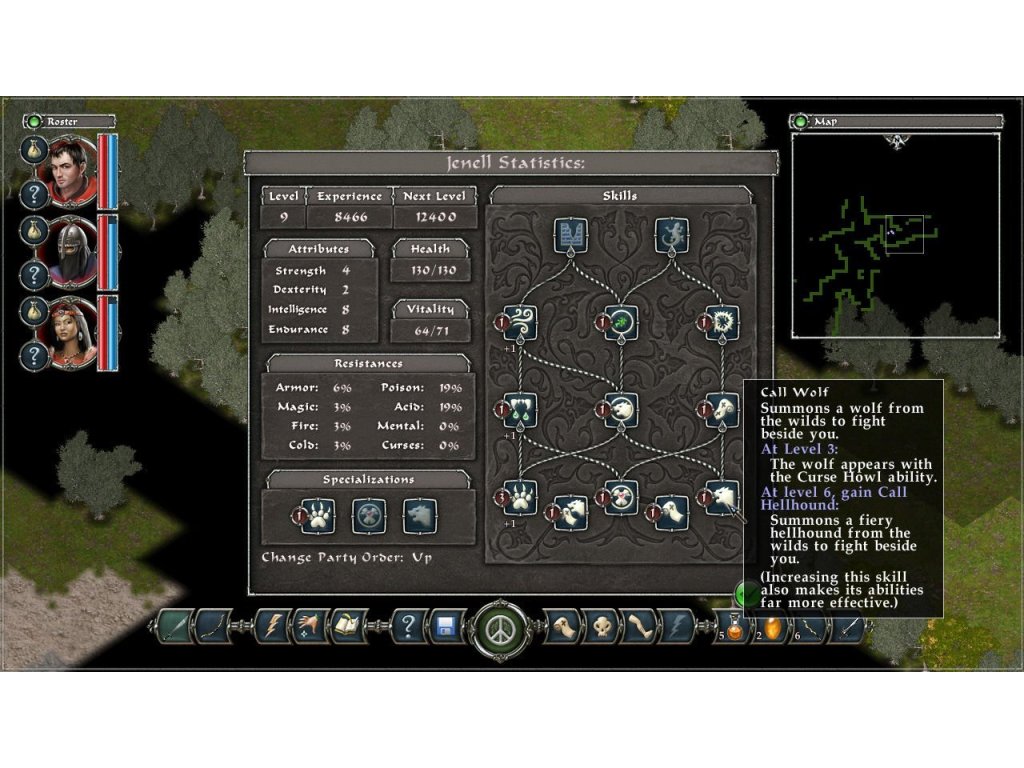Select the helmeted bearded warrior portrait
The width and height of the screenshot is (1024, 768).
coord(71,252)
